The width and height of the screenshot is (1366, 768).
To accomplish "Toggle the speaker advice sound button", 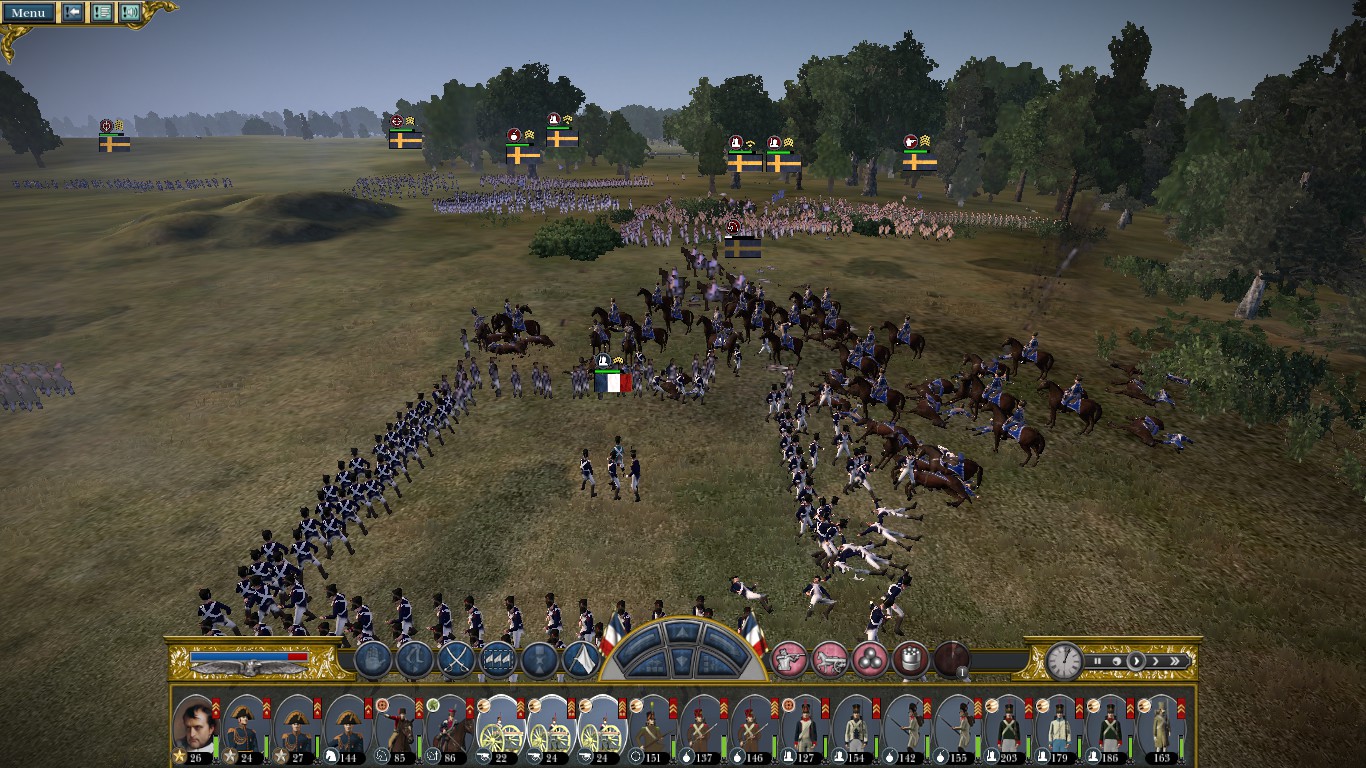I will (x=130, y=13).
